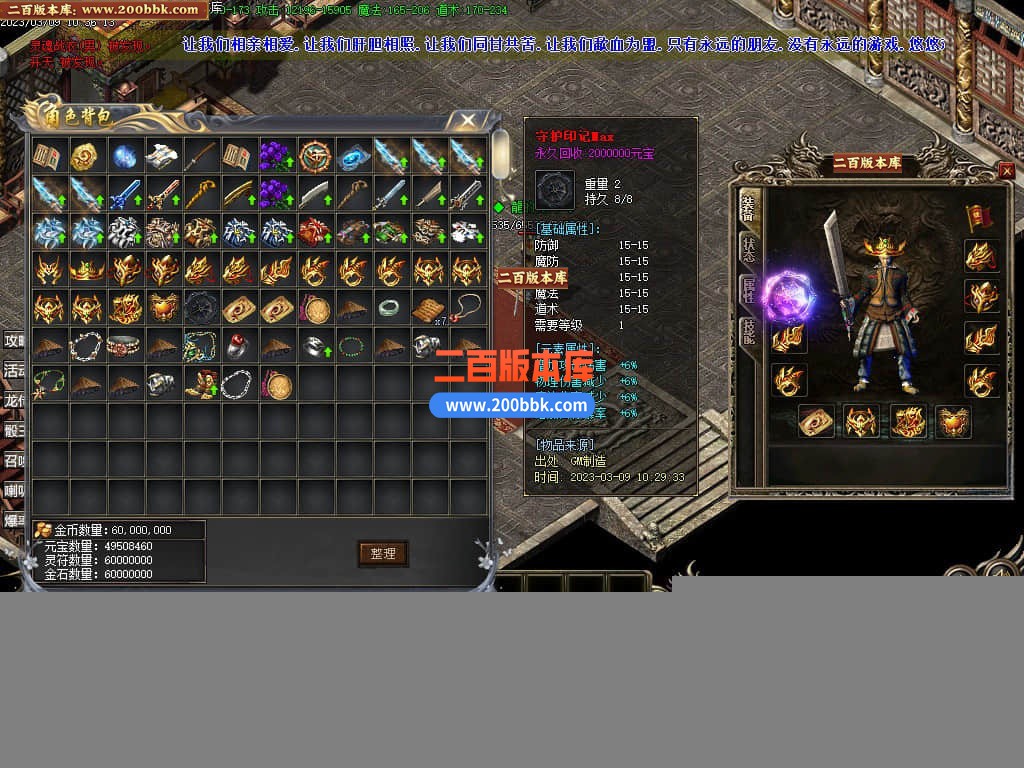Open the 属性 attributes tab
This screenshot has width=1024, height=768.
[x=747, y=291]
